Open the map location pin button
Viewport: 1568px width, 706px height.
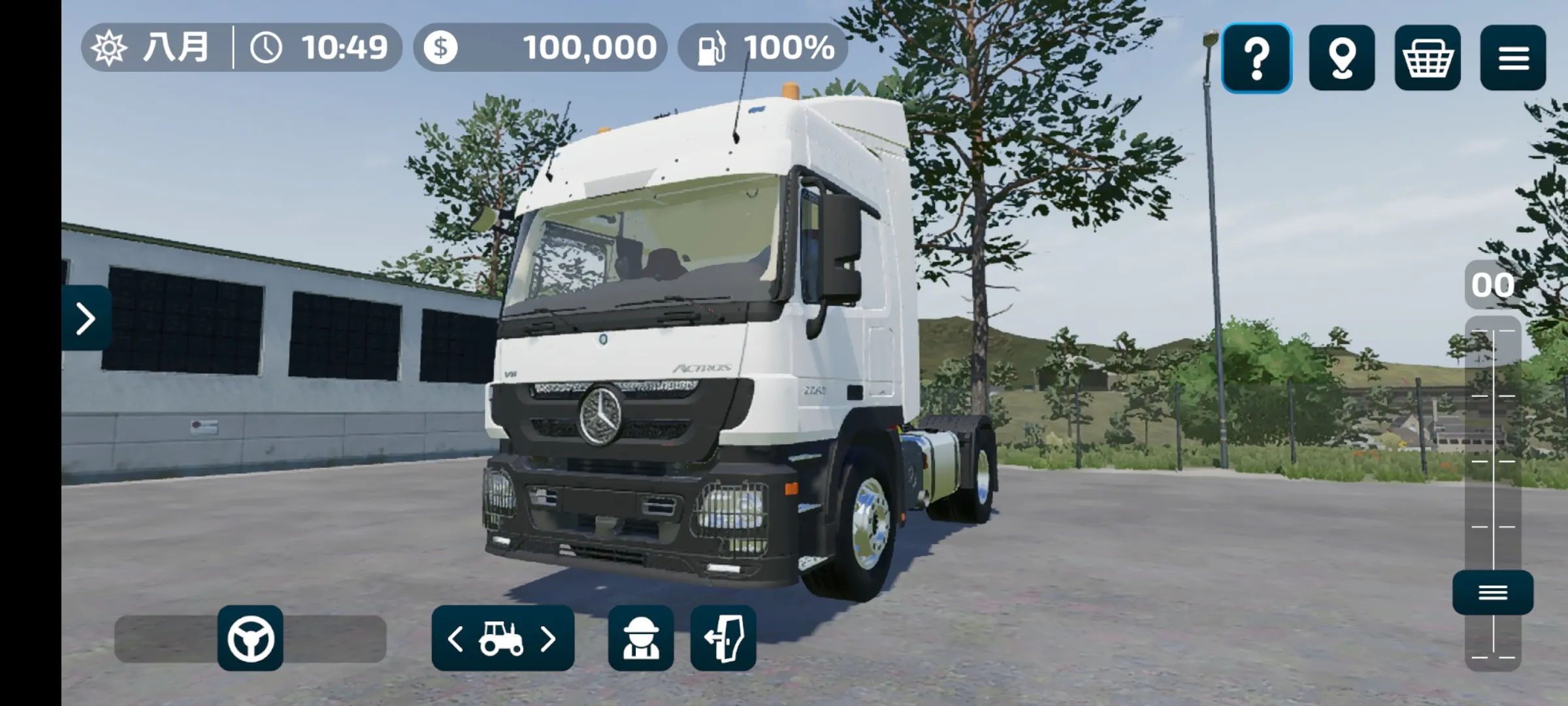click(1342, 58)
